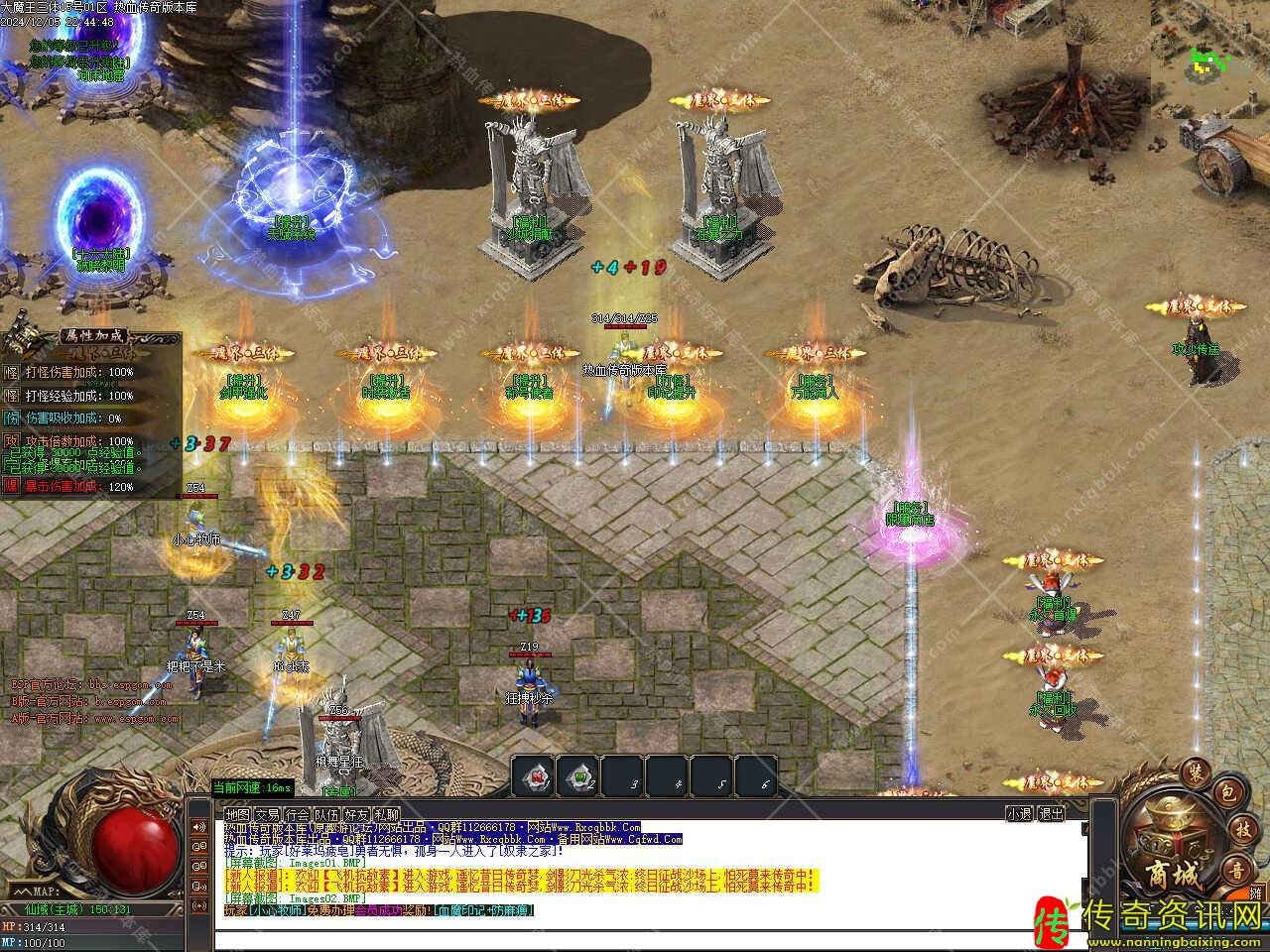The height and width of the screenshot is (952, 1270).
Task: Switch to 私聊 private chat
Action: point(387,814)
